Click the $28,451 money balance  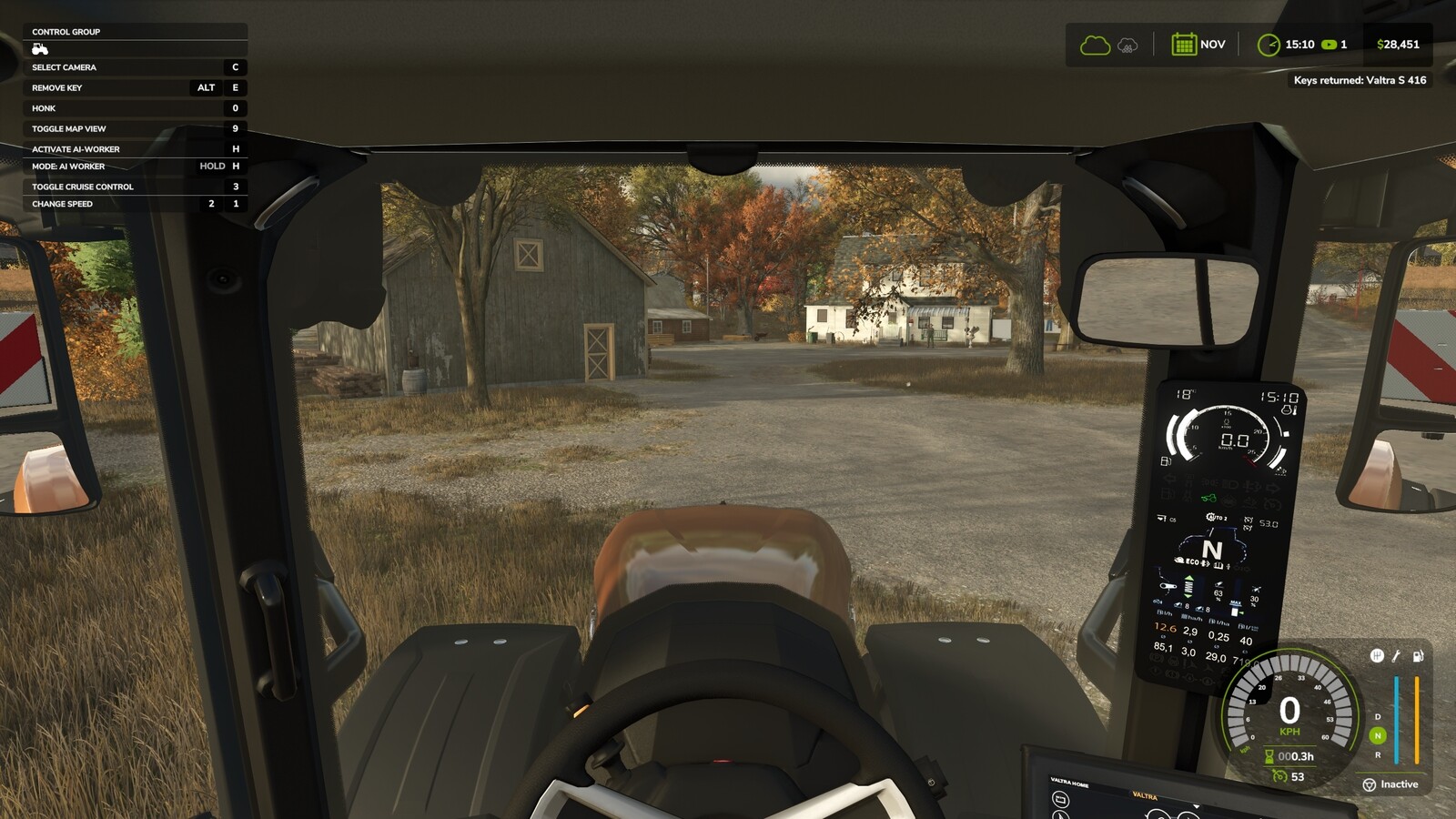[1396, 43]
